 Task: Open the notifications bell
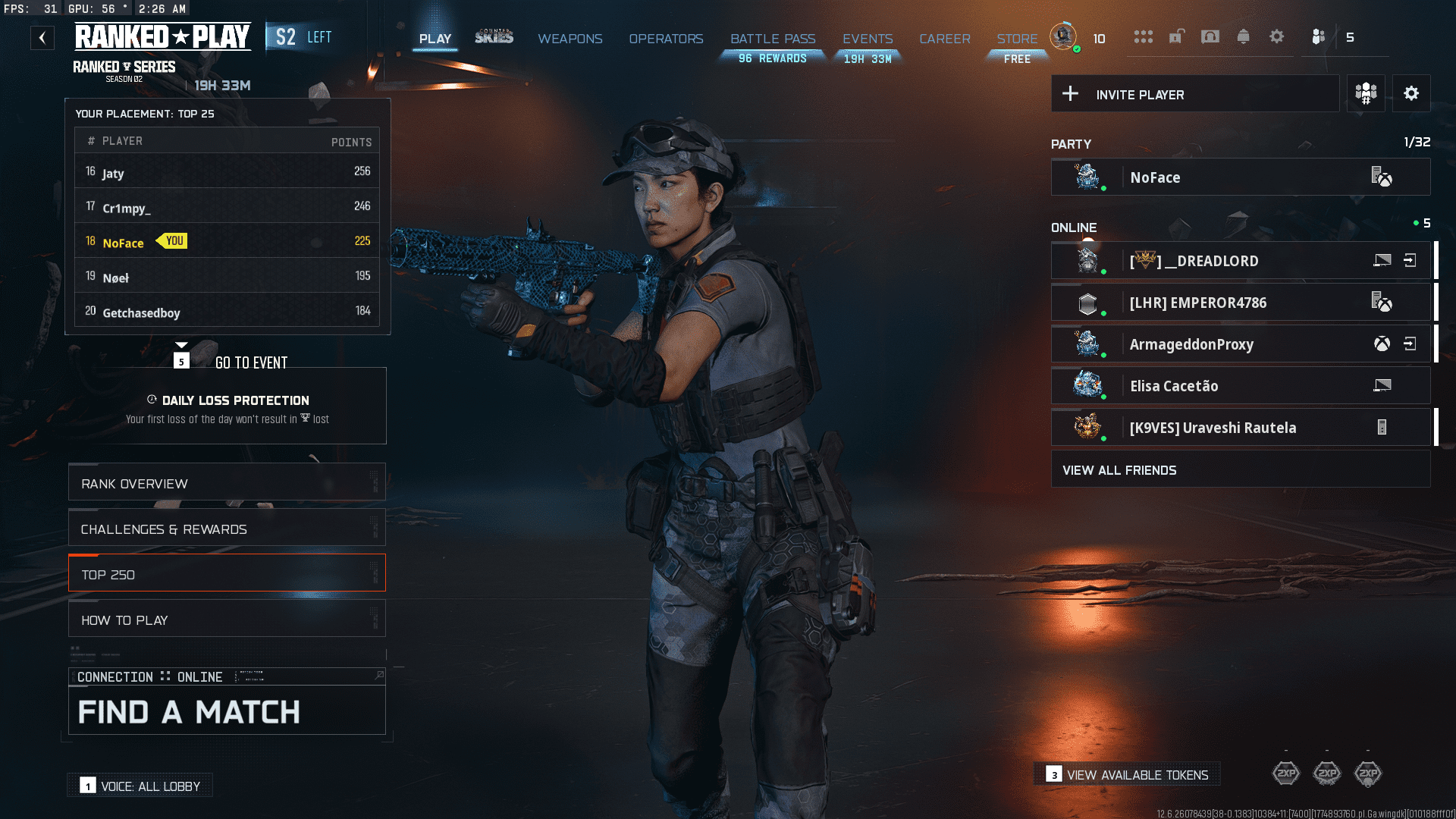[x=1243, y=37]
